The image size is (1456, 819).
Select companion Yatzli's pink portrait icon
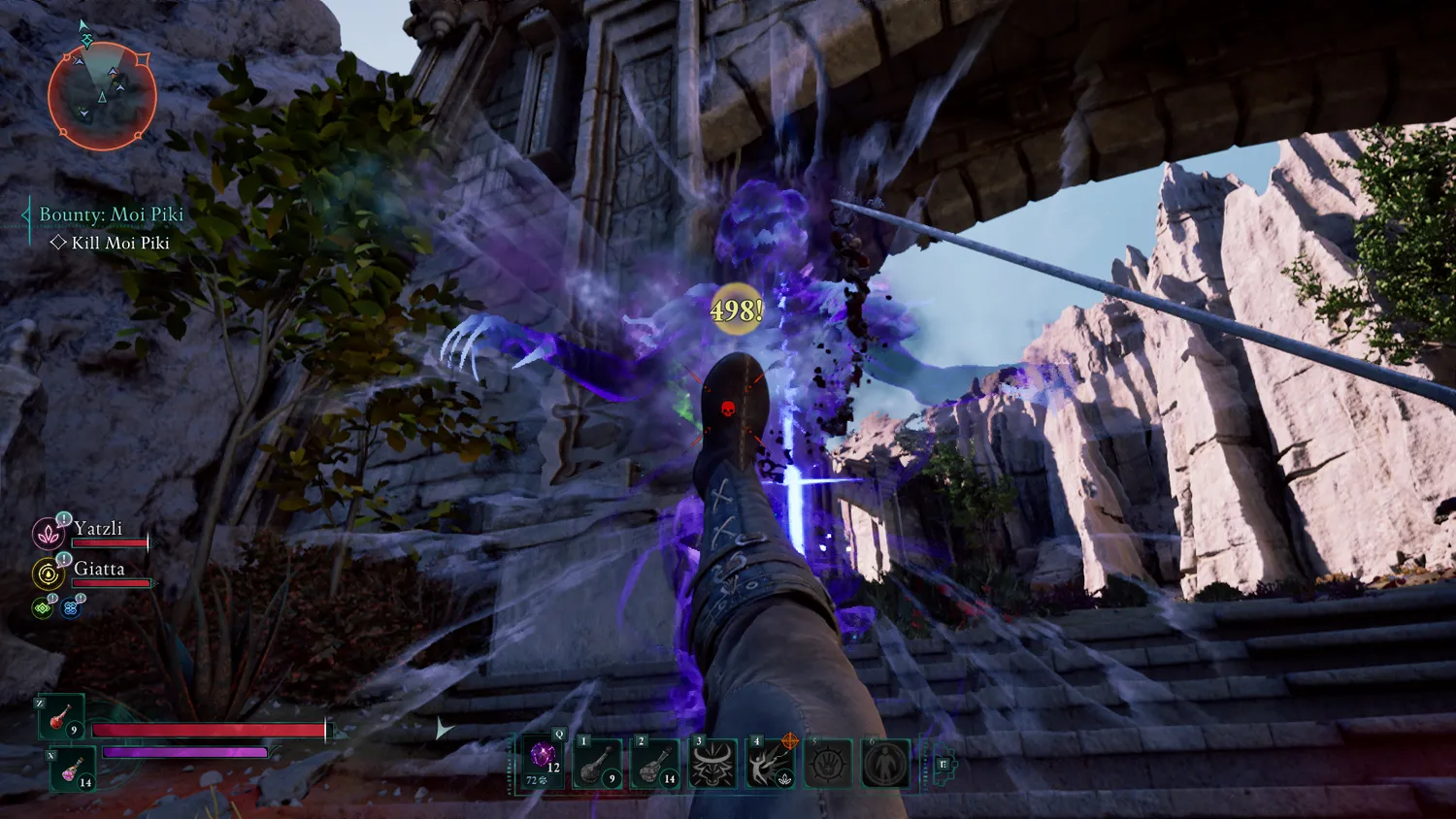(49, 533)
